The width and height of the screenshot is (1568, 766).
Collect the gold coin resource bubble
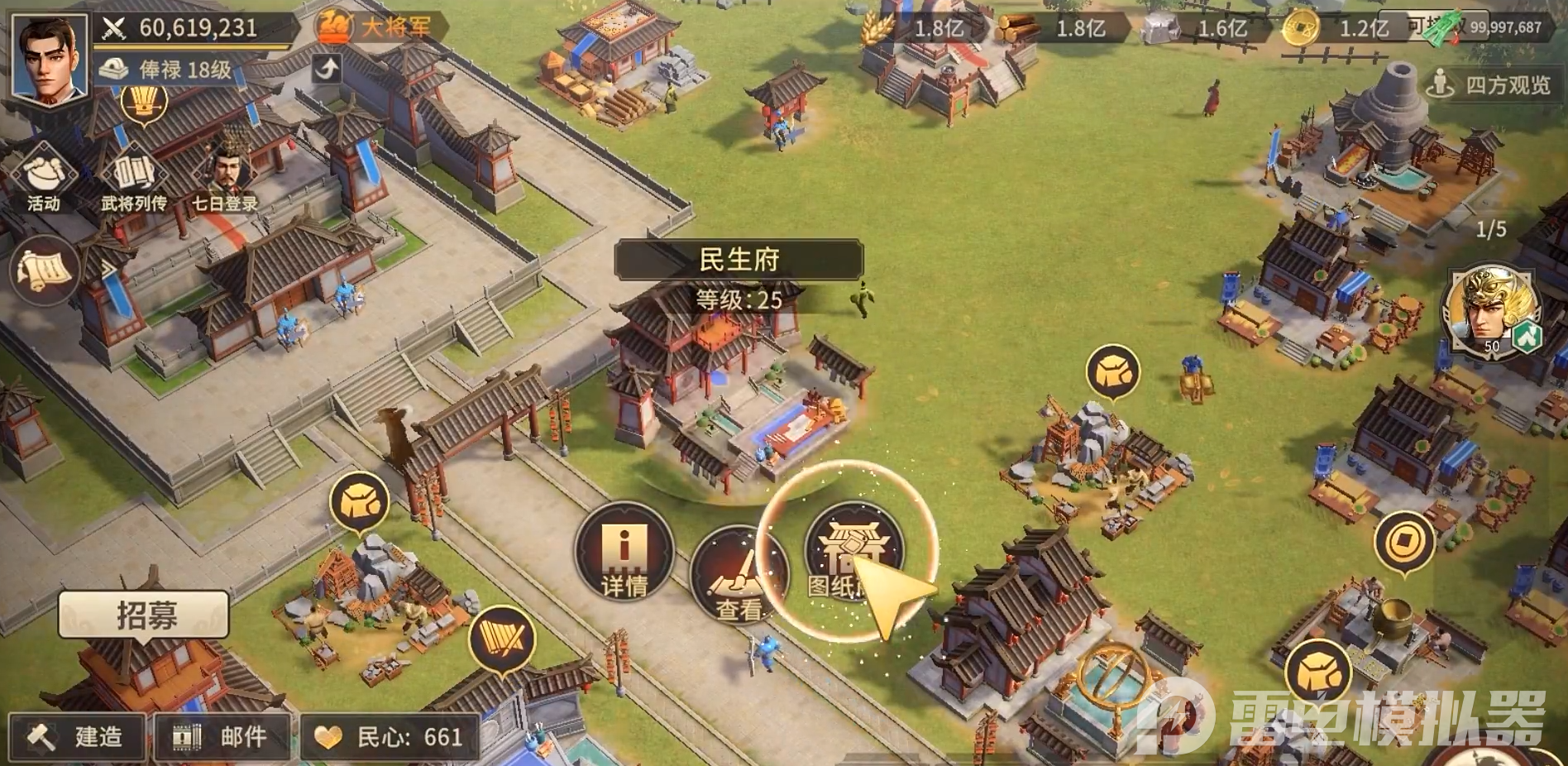pos(1403,542)
